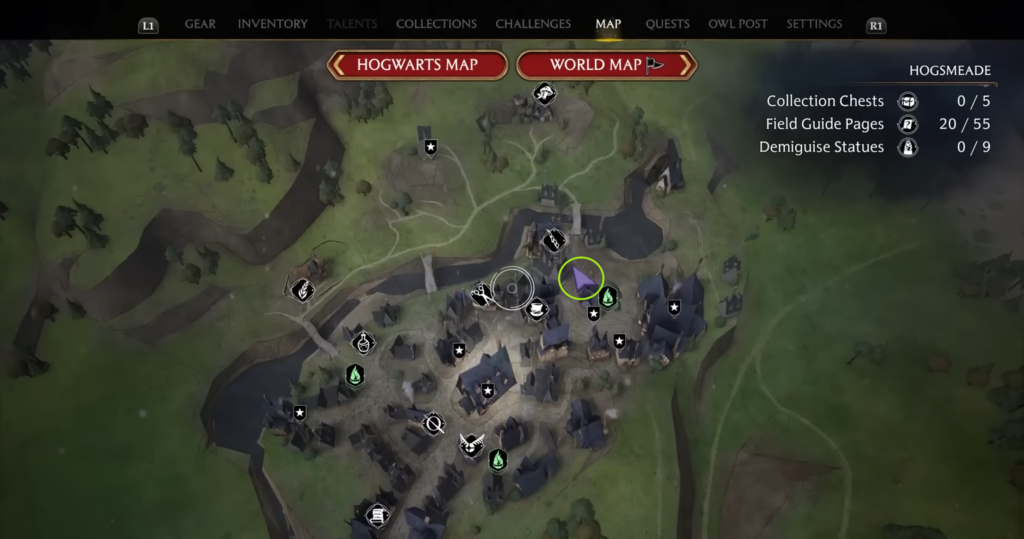Open the Gear tab

tap(200, 24)
